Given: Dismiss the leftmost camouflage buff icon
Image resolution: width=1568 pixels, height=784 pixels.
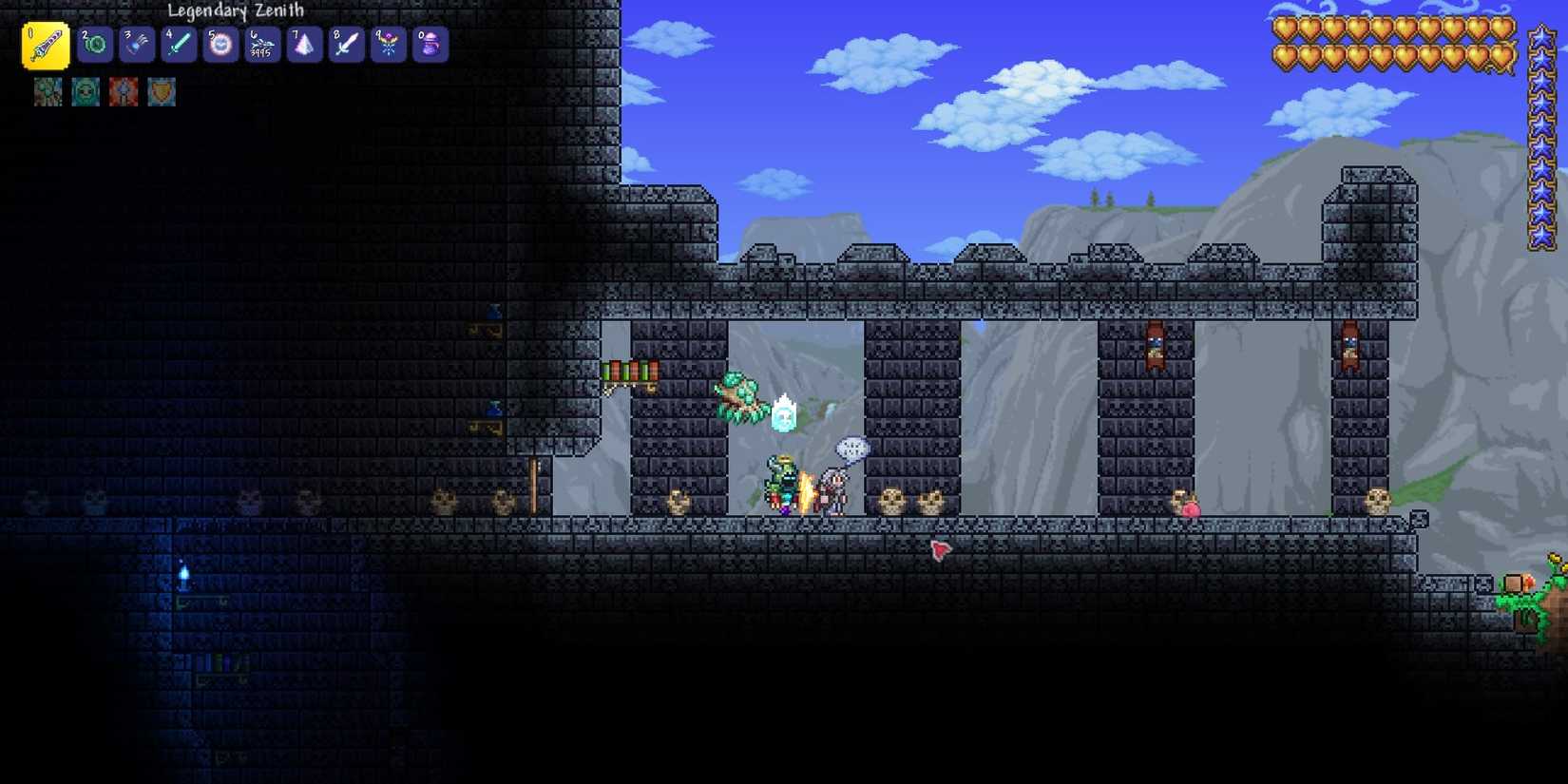Looking at the screenshot, I should [48, 91].
